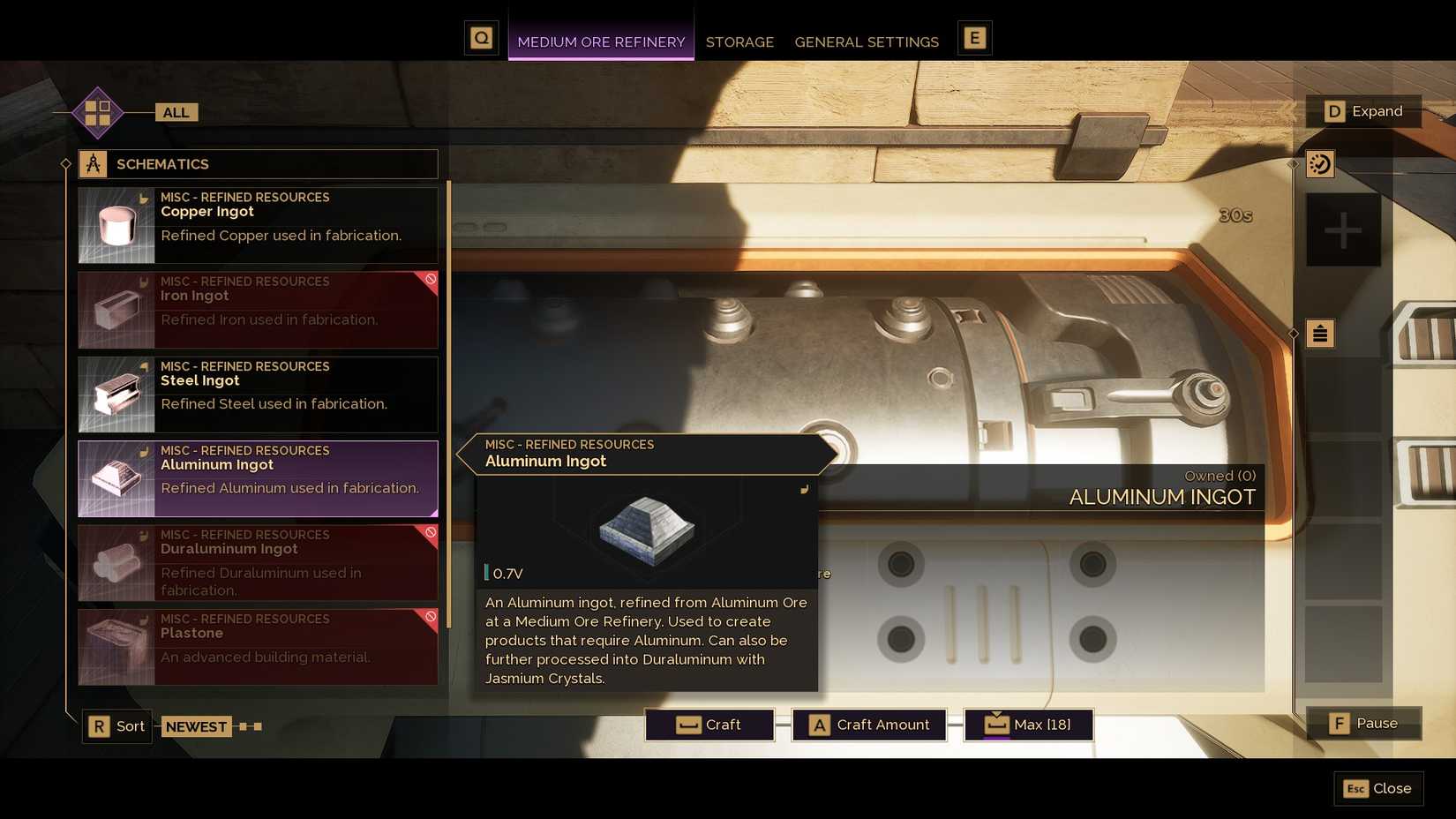
Task: Click the crescent badge on the Aluminum Ingot card
Action: tap(143, 451)
